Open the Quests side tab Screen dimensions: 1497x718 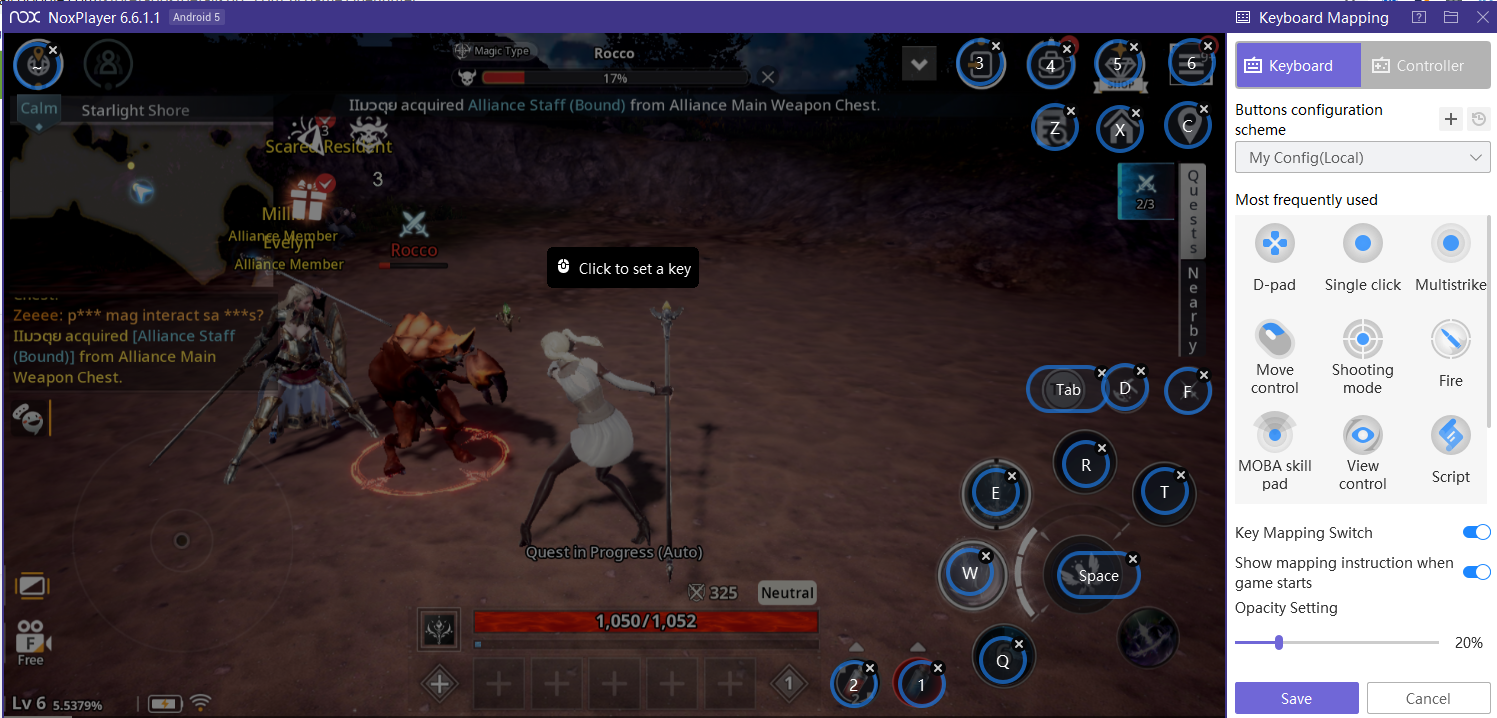(x=1192, y=212)
